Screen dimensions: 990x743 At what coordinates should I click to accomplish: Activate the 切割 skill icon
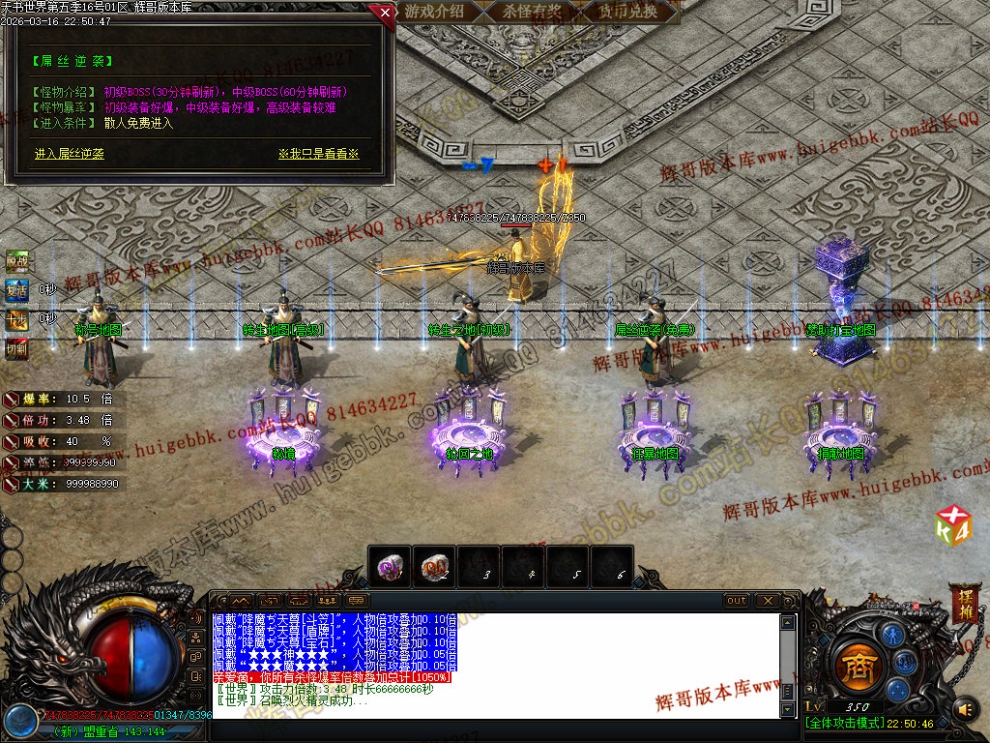[17, 348]
